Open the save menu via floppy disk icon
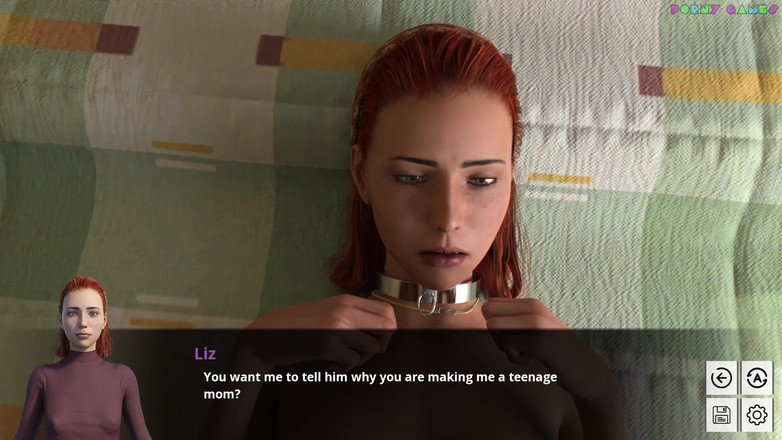Viewport: 782px width, 440px height. 721,414
